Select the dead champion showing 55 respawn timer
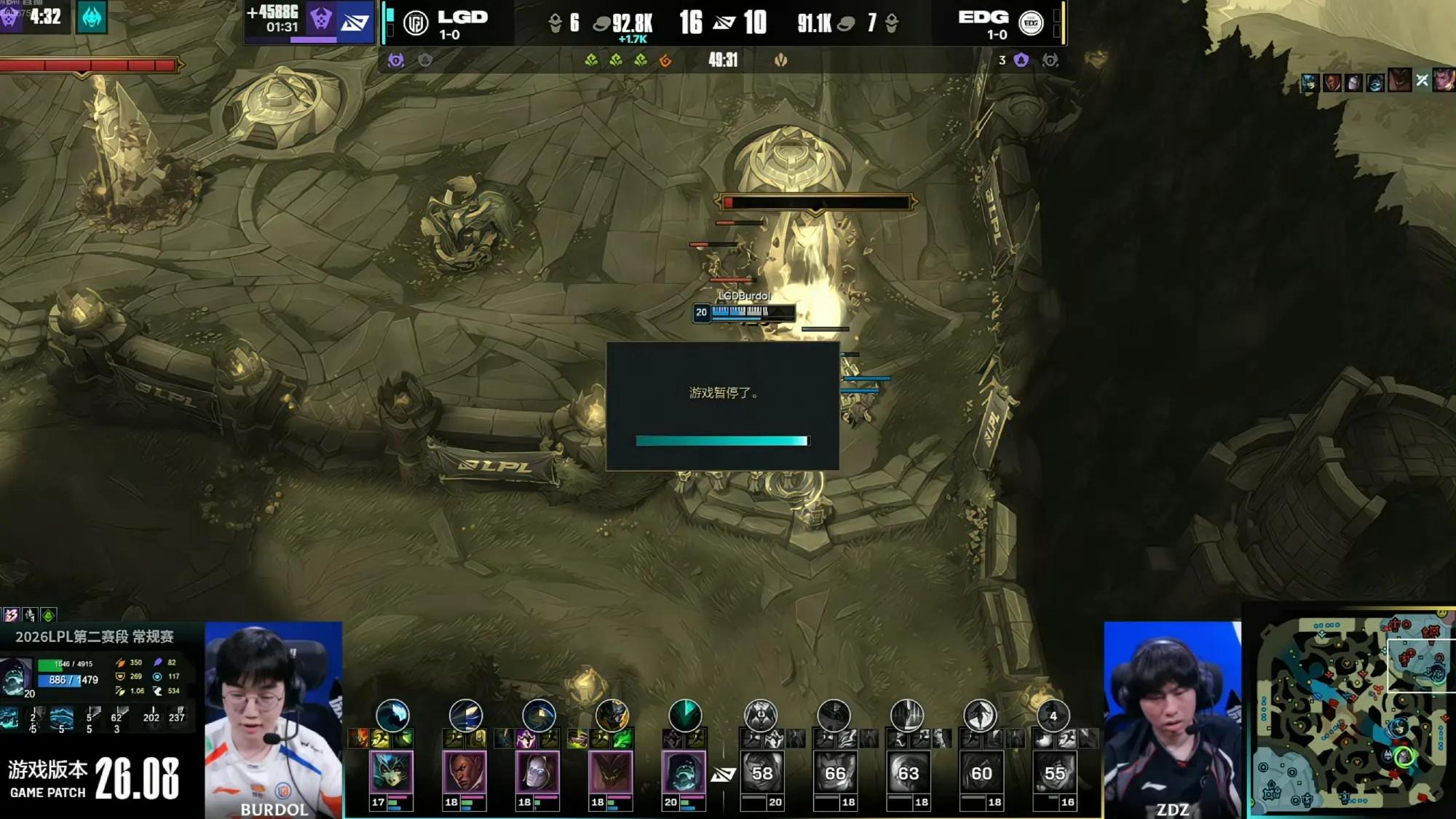The width and height of the screenshot is (1456, 819). click(x=1053, y=772)
